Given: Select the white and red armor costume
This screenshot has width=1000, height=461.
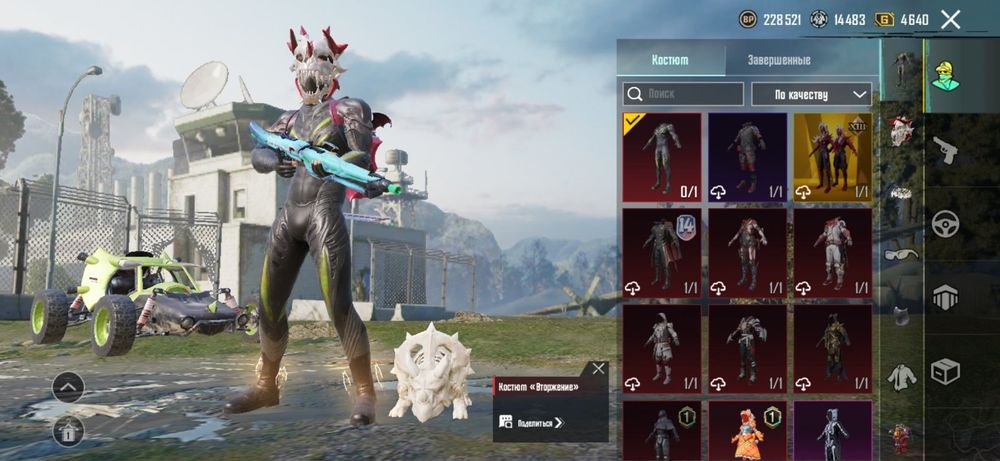Looking at the screenshot, I should click(832, 252).
